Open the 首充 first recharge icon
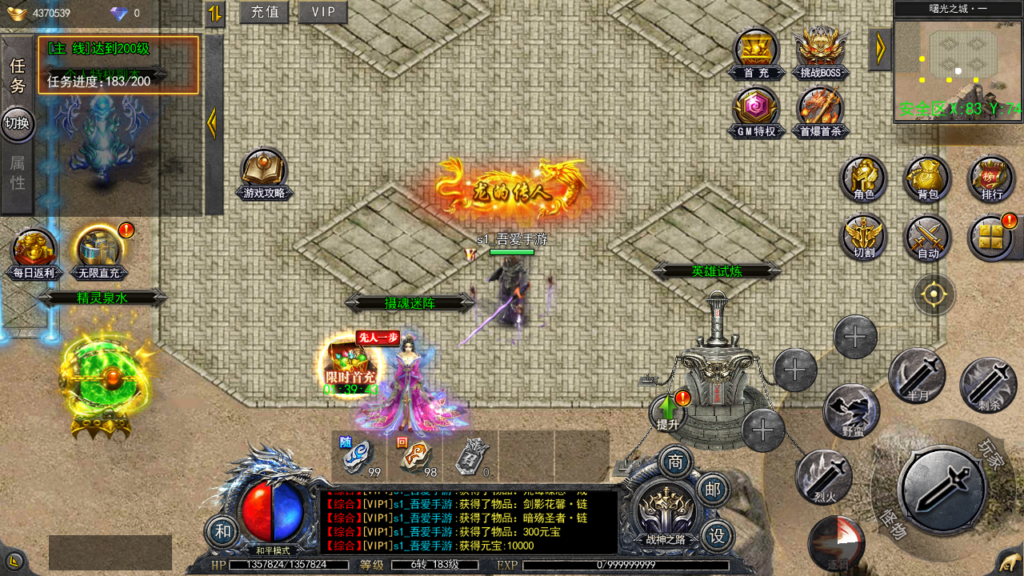The height and width of the screenshot is (576, 1024). click(756, 51)
